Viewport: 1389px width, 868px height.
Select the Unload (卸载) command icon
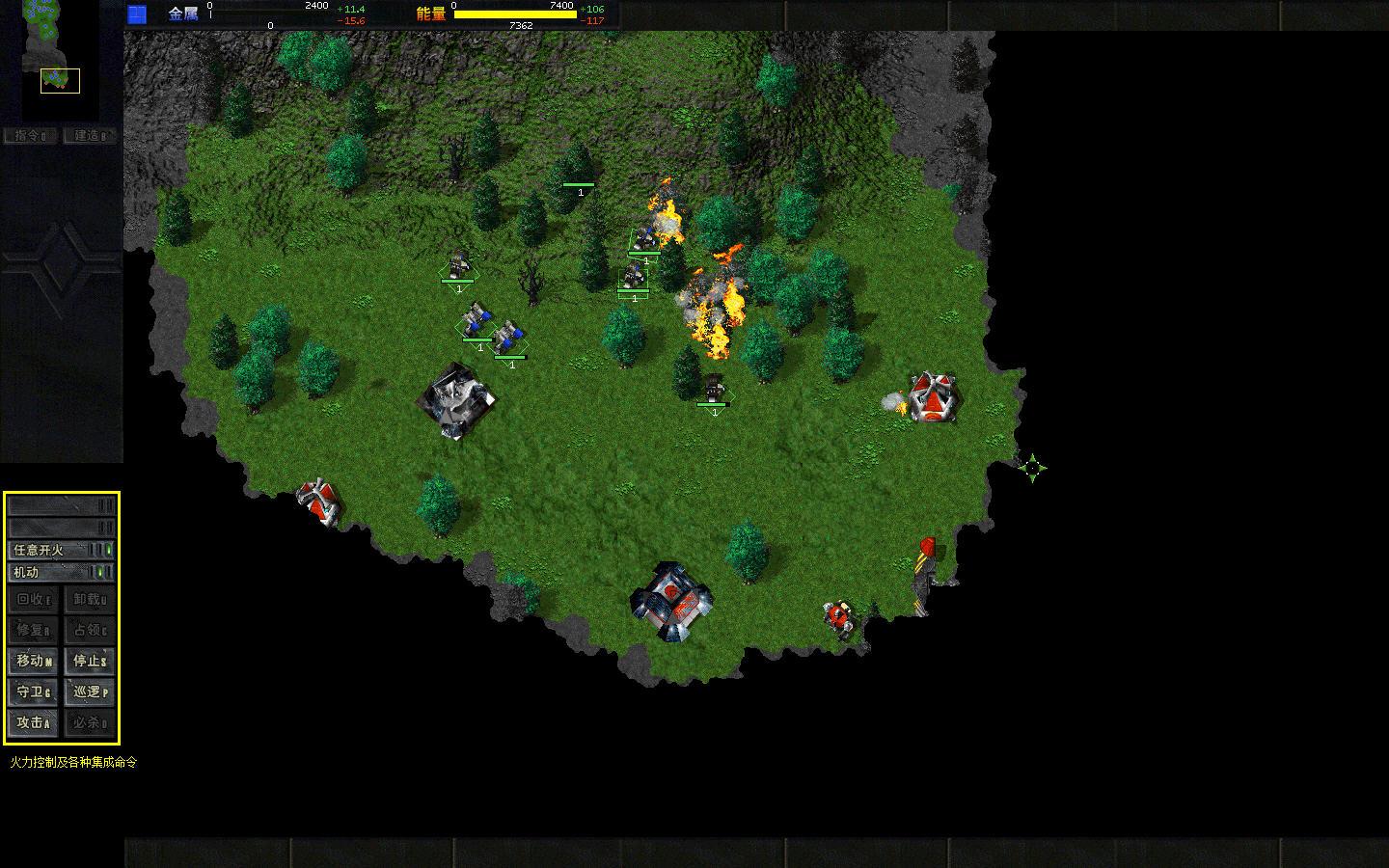click(90, 600)
